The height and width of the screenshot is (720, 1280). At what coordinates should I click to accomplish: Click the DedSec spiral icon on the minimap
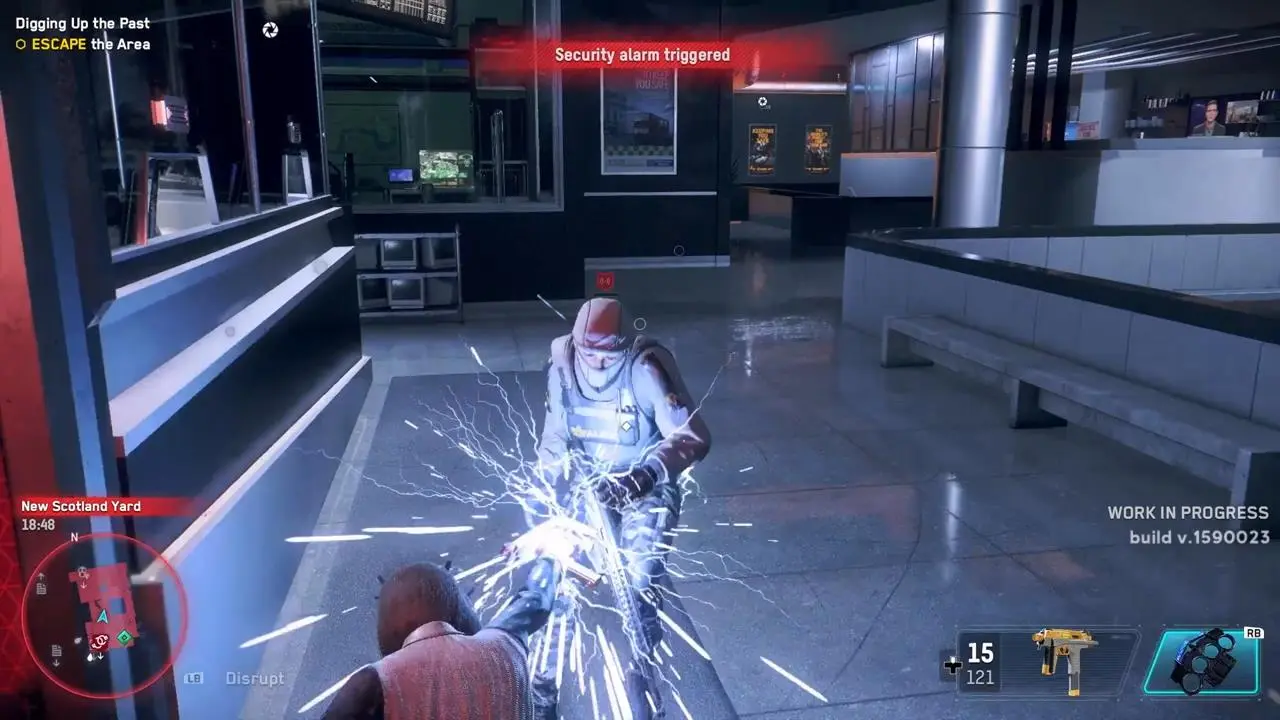[98, 640]
